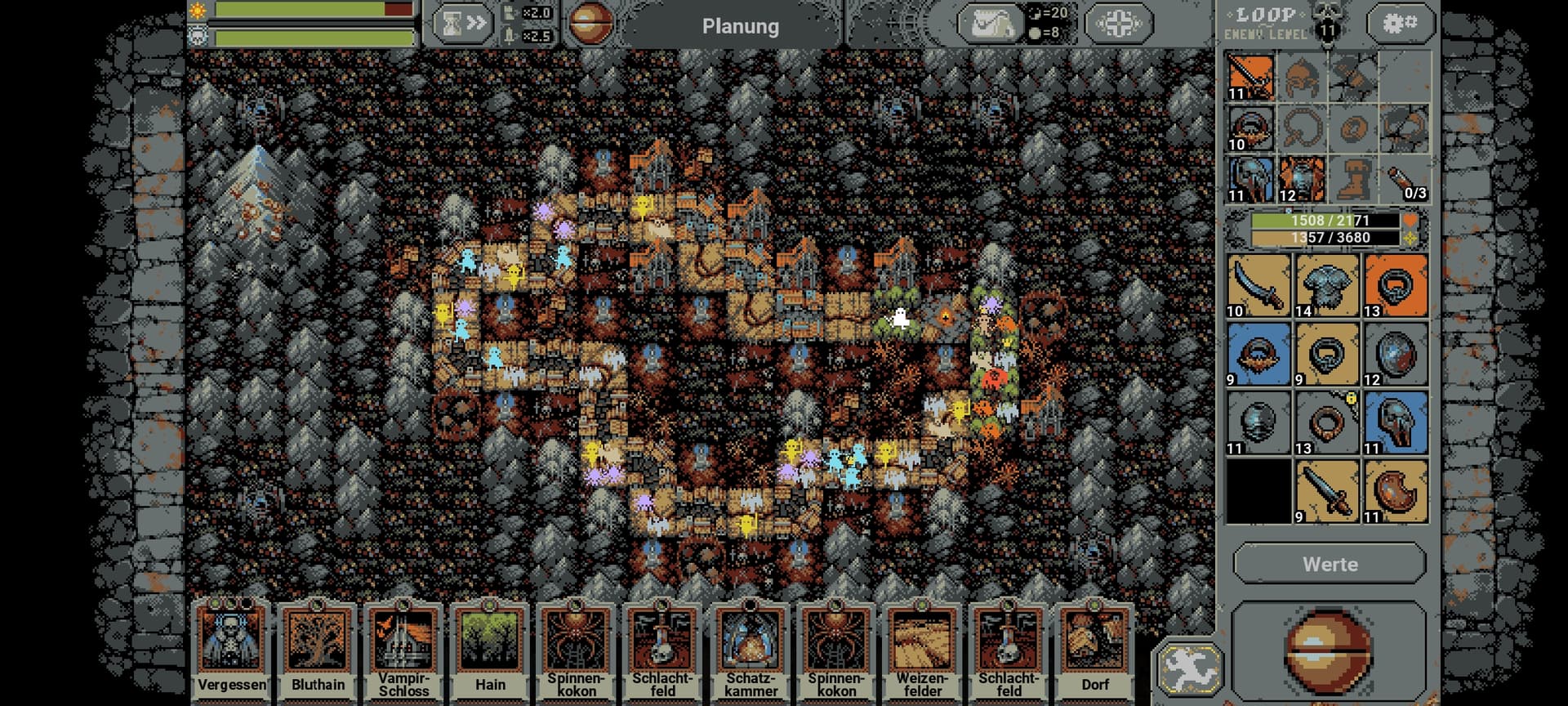Click the hourglass game speed button
Screen dimensions: 1568x706
pos(462,25)
